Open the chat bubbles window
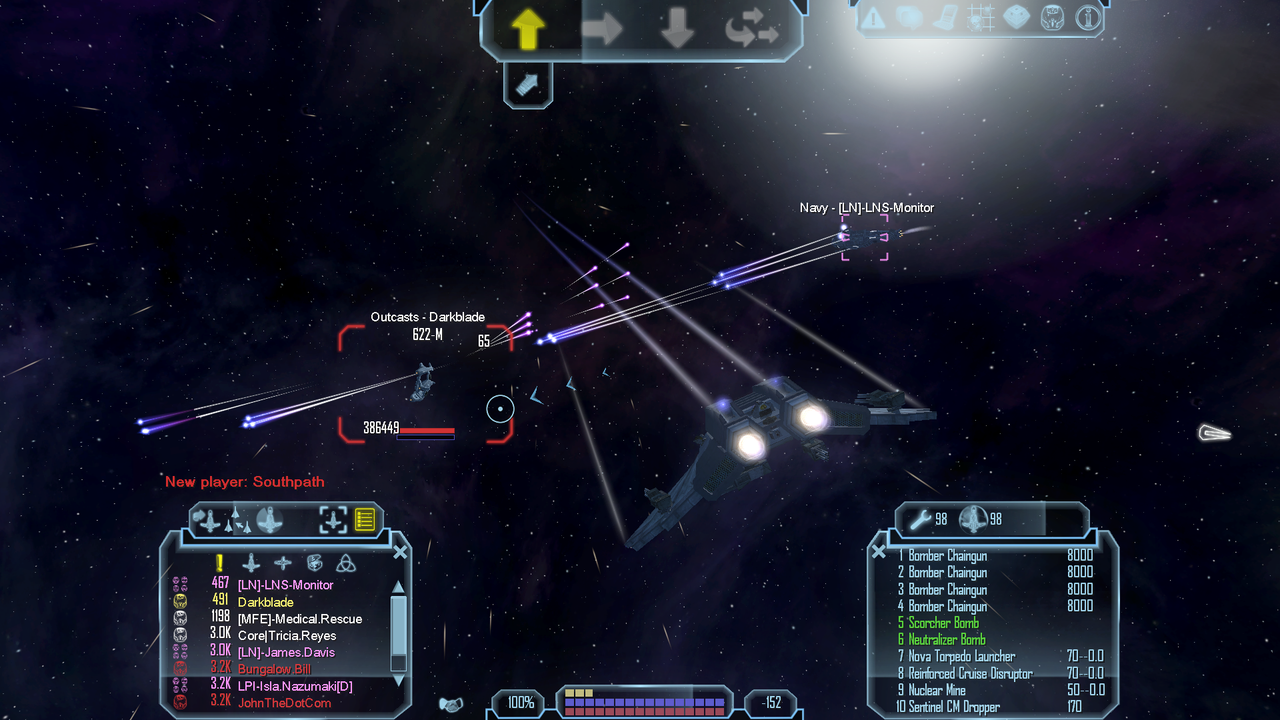 click(x=908, y=18)
